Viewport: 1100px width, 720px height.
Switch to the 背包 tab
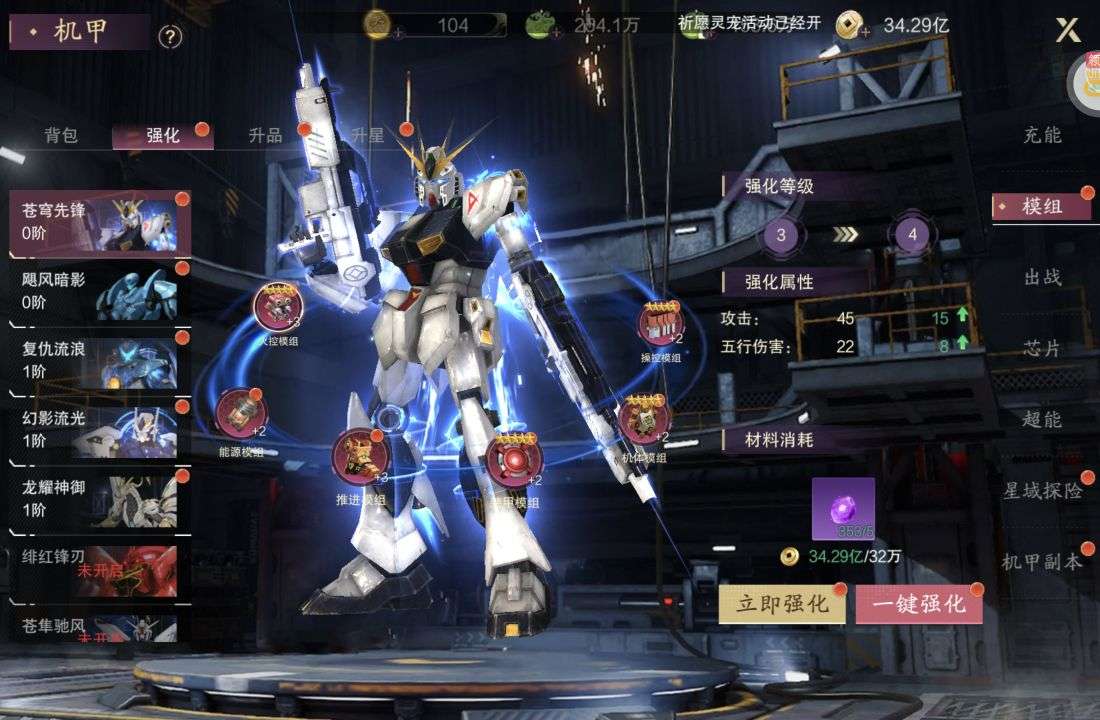(61, 136)
